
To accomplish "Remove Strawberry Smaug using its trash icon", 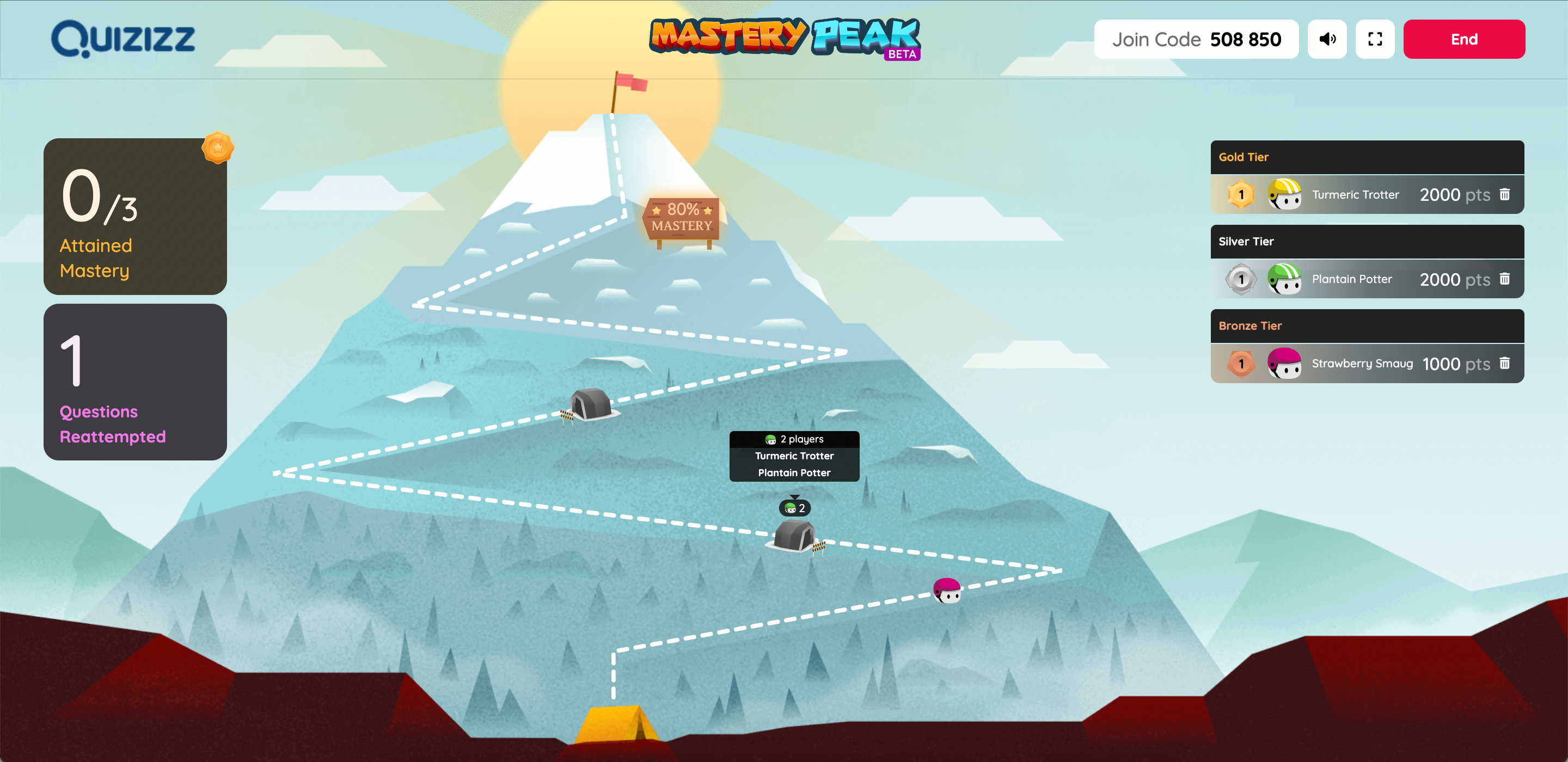I will click(x=1505, y=364).
